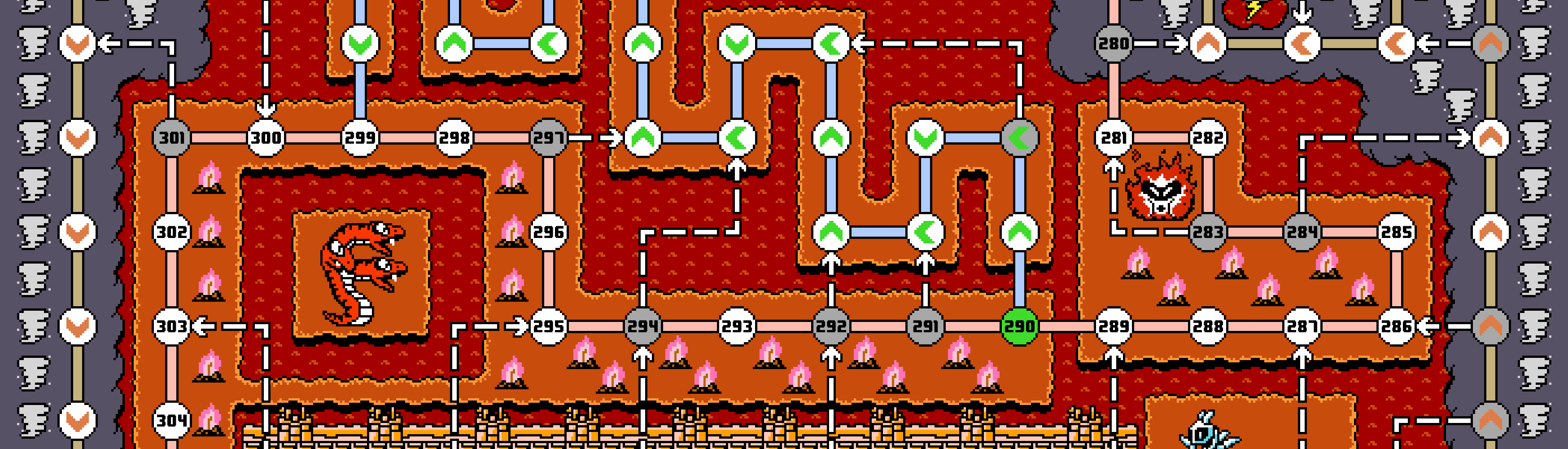The width and height of the screenshot is (1568, 449).
Task: Click level node 282
Action: coord(1208,138)
